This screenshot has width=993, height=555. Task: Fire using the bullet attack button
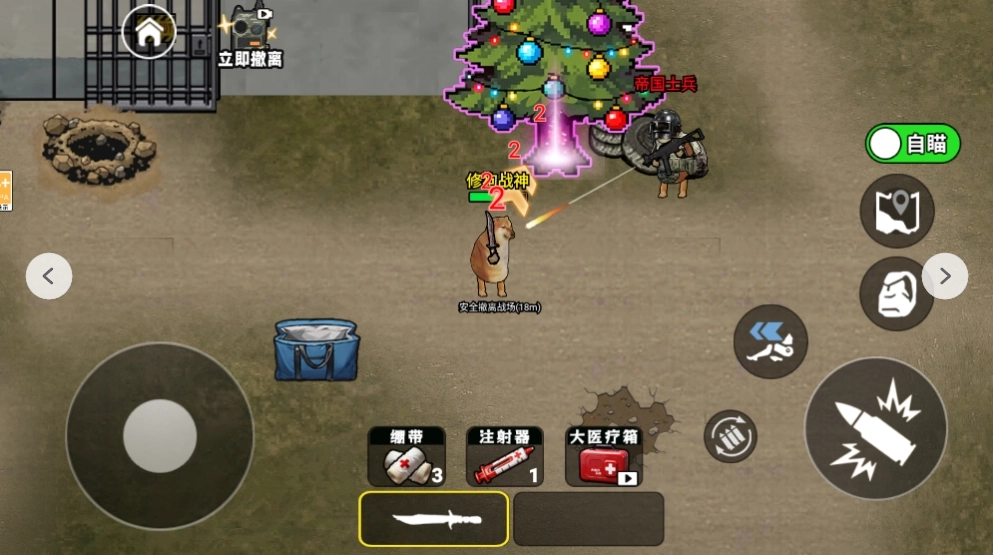click(876, 428)
